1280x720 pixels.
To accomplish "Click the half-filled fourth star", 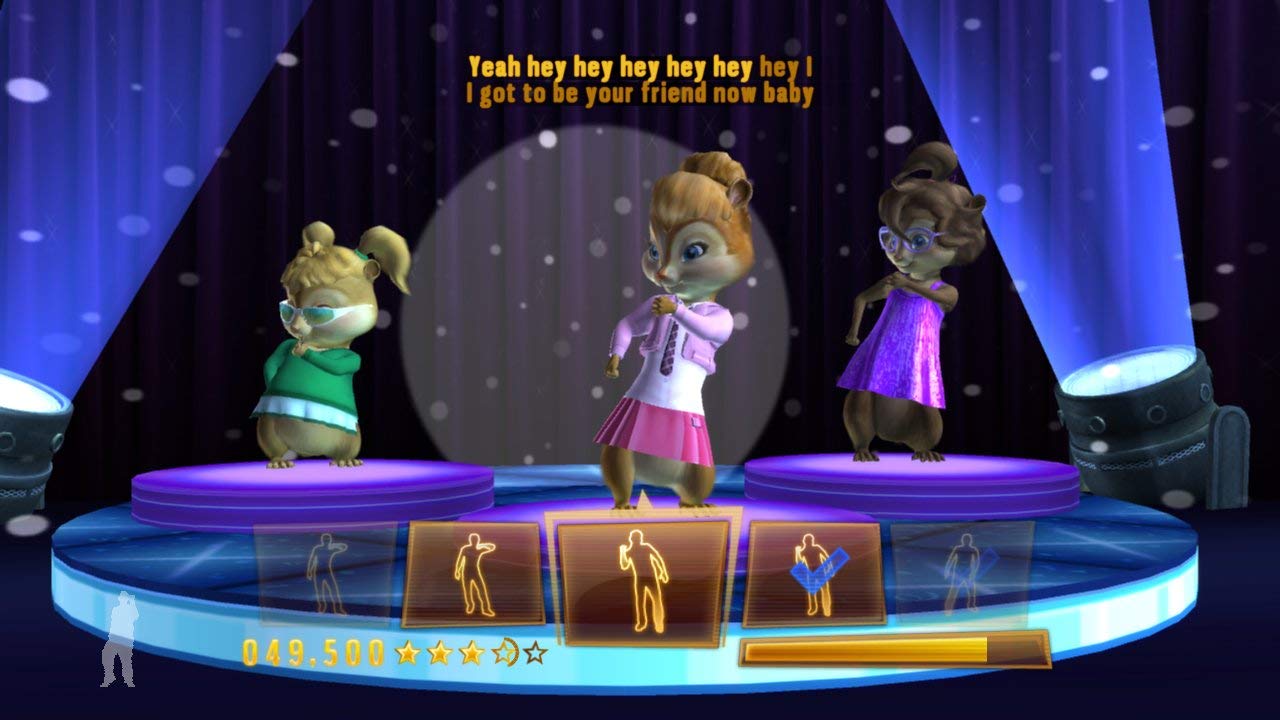I will coord(505,650).
